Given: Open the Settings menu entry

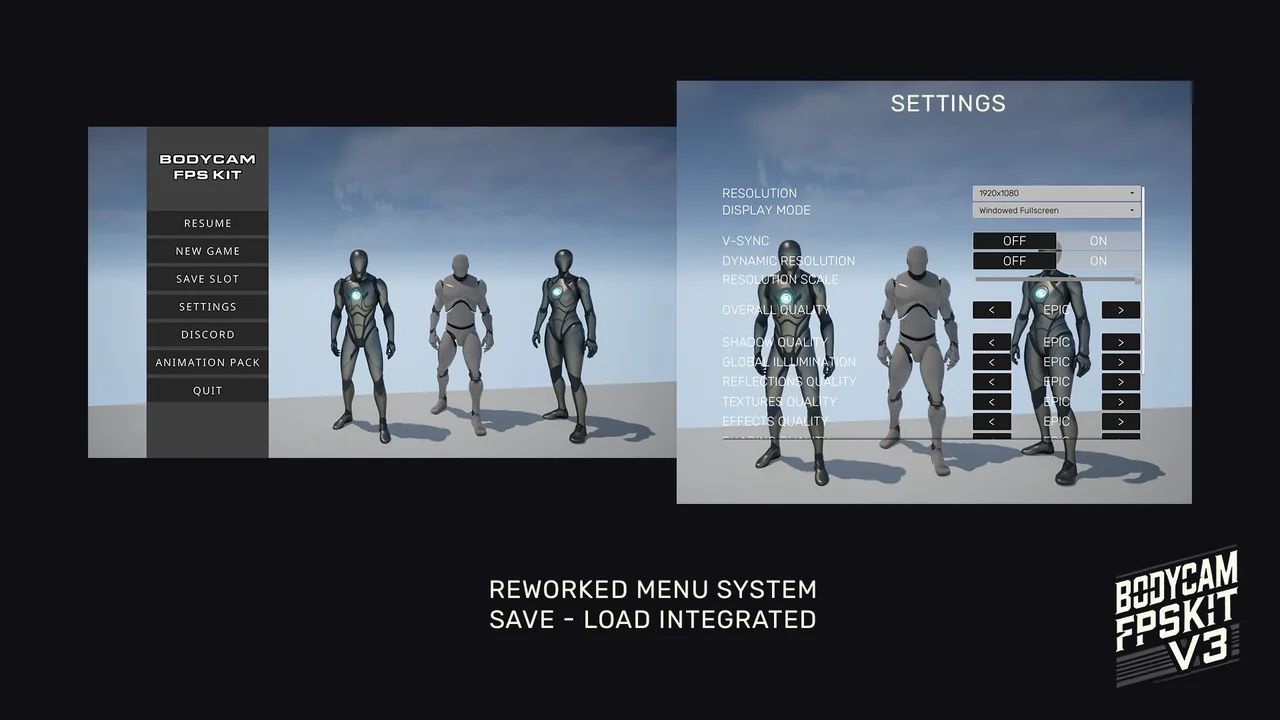Looking at the screenshot, I should click(x=207, y=307).
